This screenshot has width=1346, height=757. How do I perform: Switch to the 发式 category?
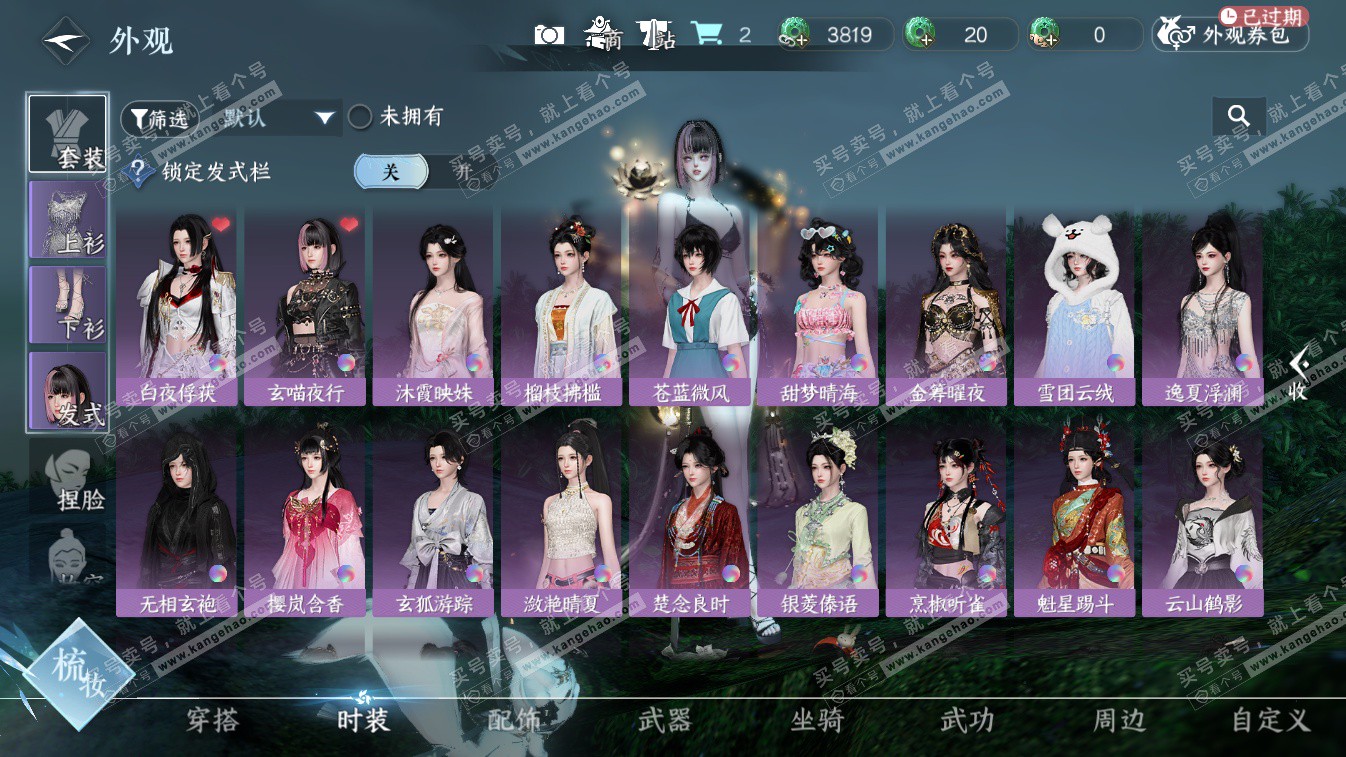click(68, 390)
